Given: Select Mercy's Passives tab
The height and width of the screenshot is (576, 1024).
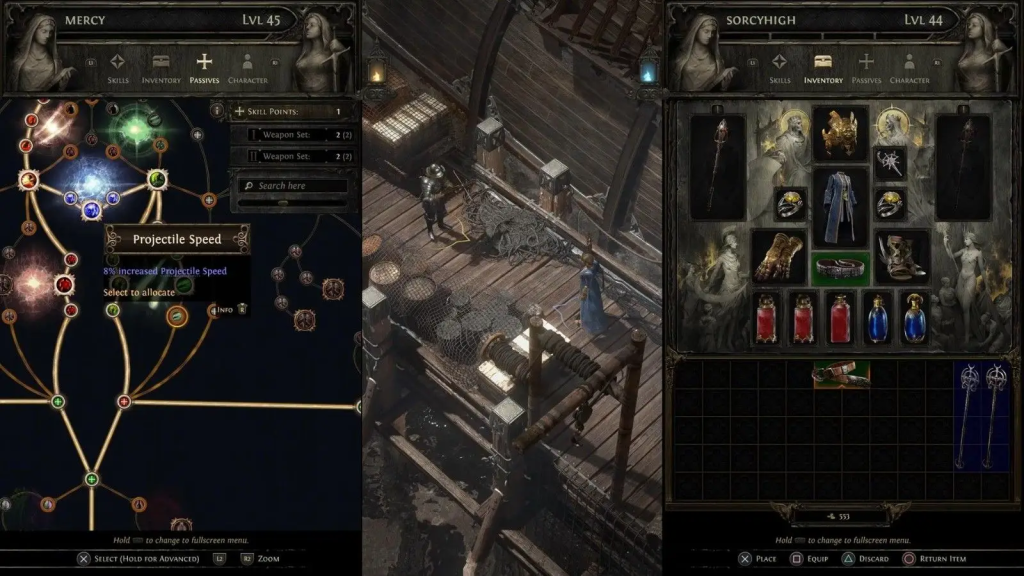Looking at the screenshot, I should pos(204,66).
